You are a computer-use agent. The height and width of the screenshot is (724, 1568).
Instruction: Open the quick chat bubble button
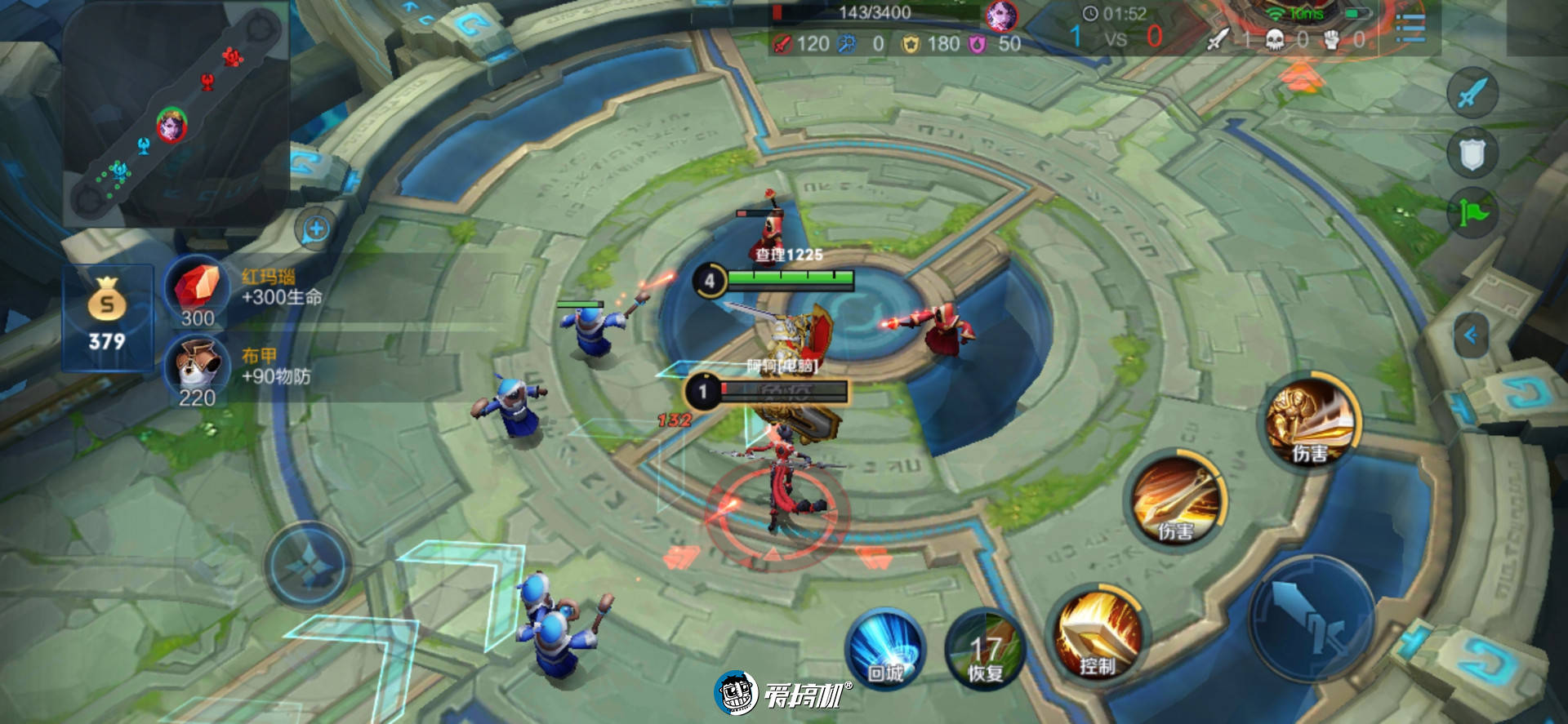[x=315, y=229]
